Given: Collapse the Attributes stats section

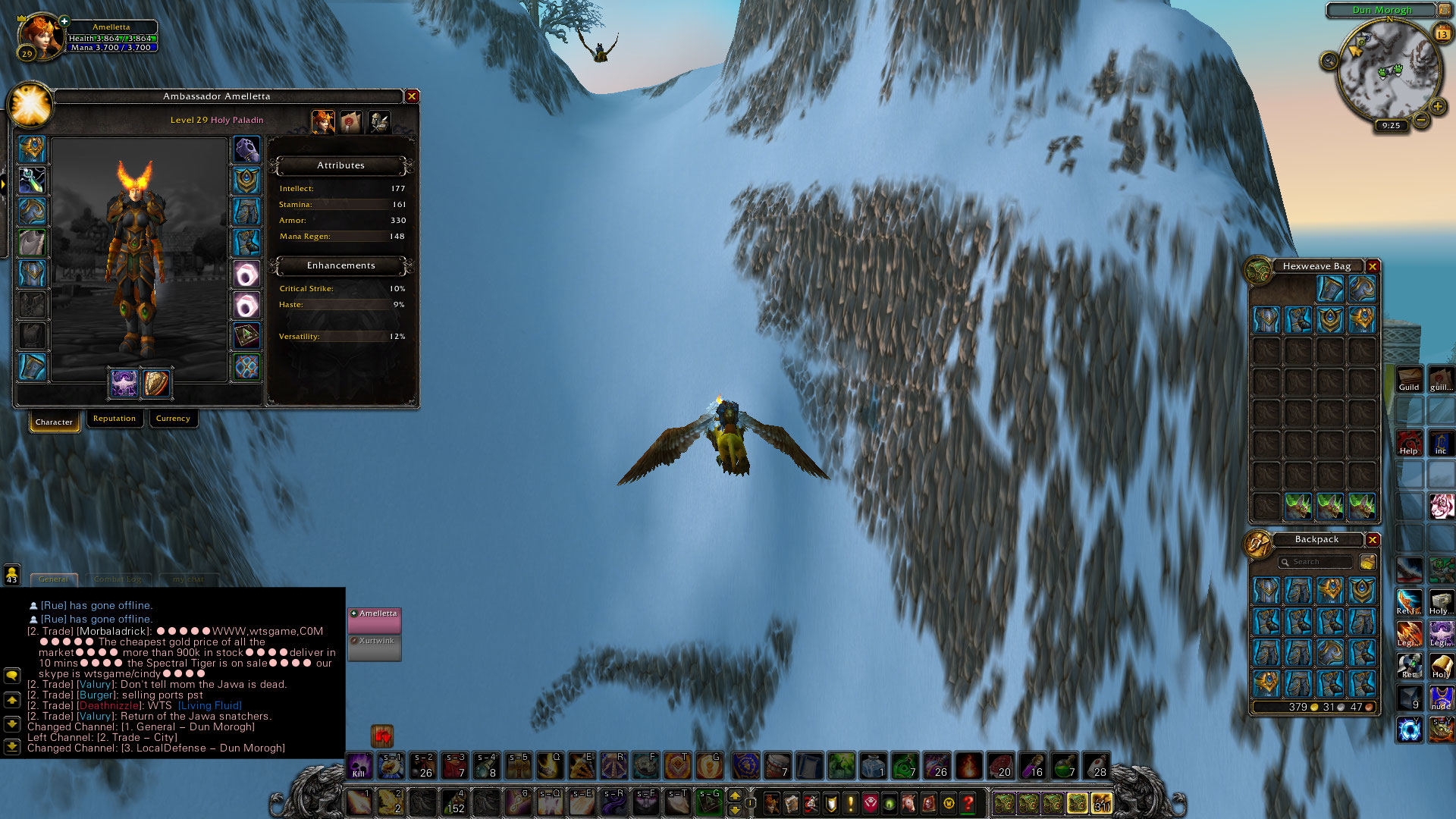Looking at the screenshot, I should 340,165.
